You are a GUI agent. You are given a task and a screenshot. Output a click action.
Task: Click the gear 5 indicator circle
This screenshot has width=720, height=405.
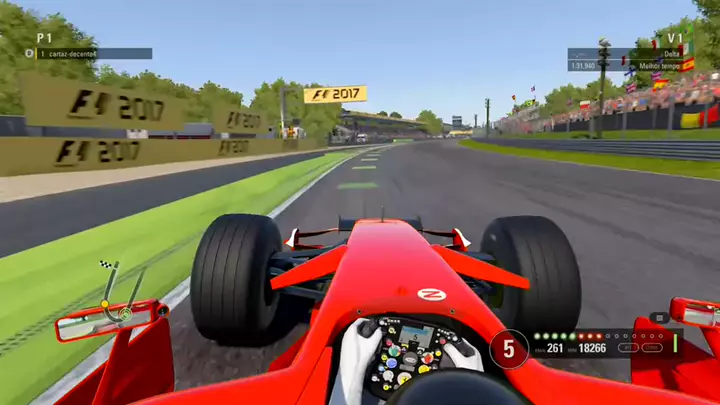(x=508, y=349)
